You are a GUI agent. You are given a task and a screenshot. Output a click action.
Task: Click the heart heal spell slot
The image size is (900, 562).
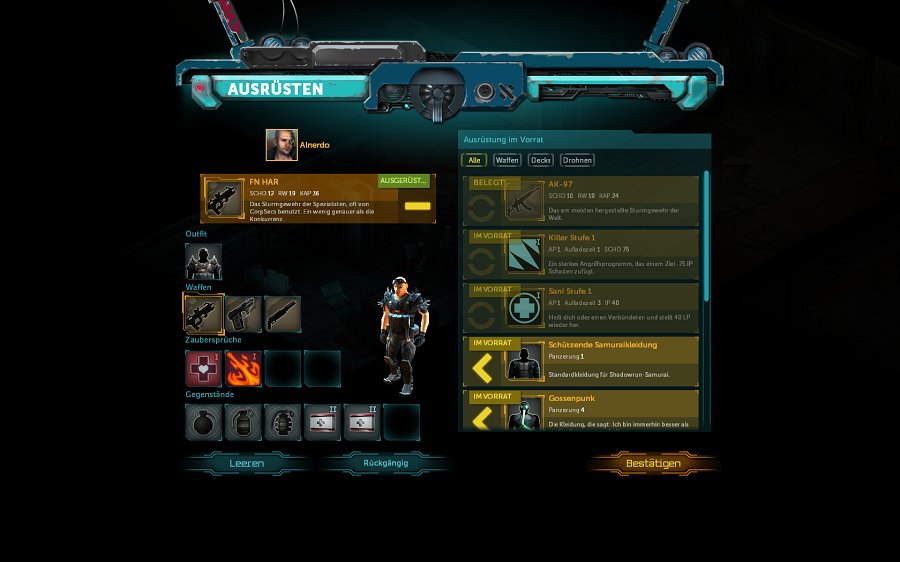click(x=203, y=368)
